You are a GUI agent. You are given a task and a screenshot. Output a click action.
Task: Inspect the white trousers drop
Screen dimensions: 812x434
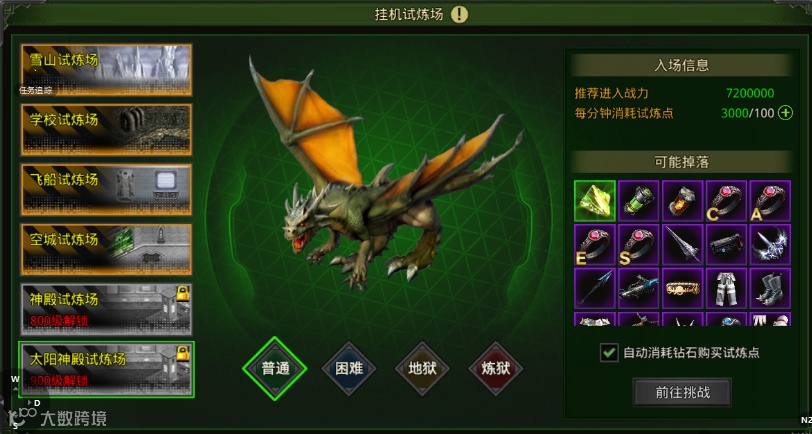click(726, 288)
